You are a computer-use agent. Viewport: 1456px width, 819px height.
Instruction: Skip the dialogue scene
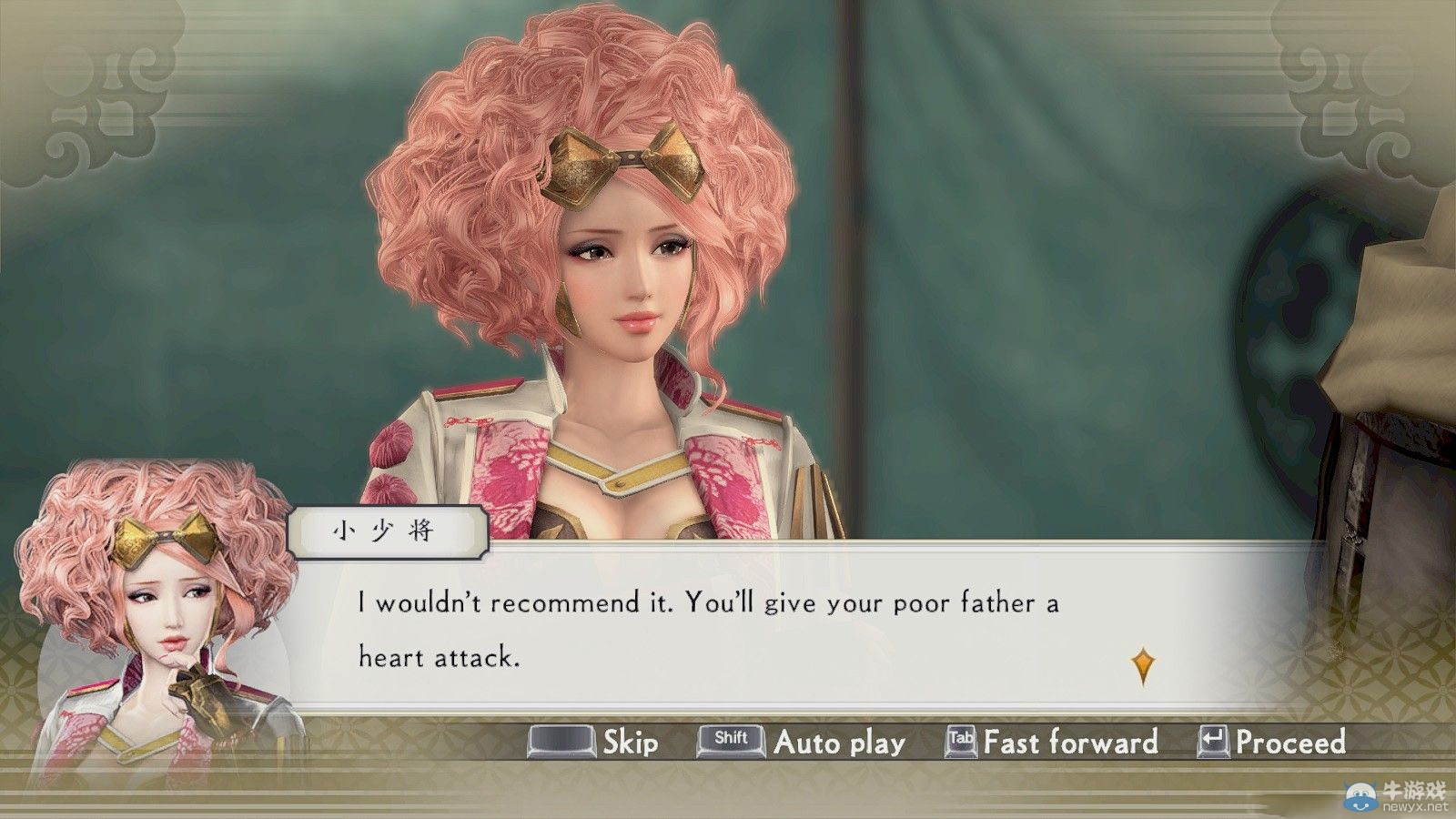pos(596,742)
